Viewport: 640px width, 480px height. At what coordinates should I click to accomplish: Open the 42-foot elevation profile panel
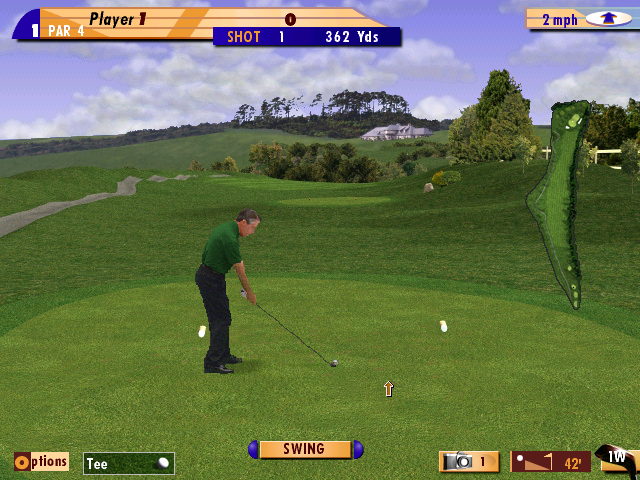tap(550, 462)
